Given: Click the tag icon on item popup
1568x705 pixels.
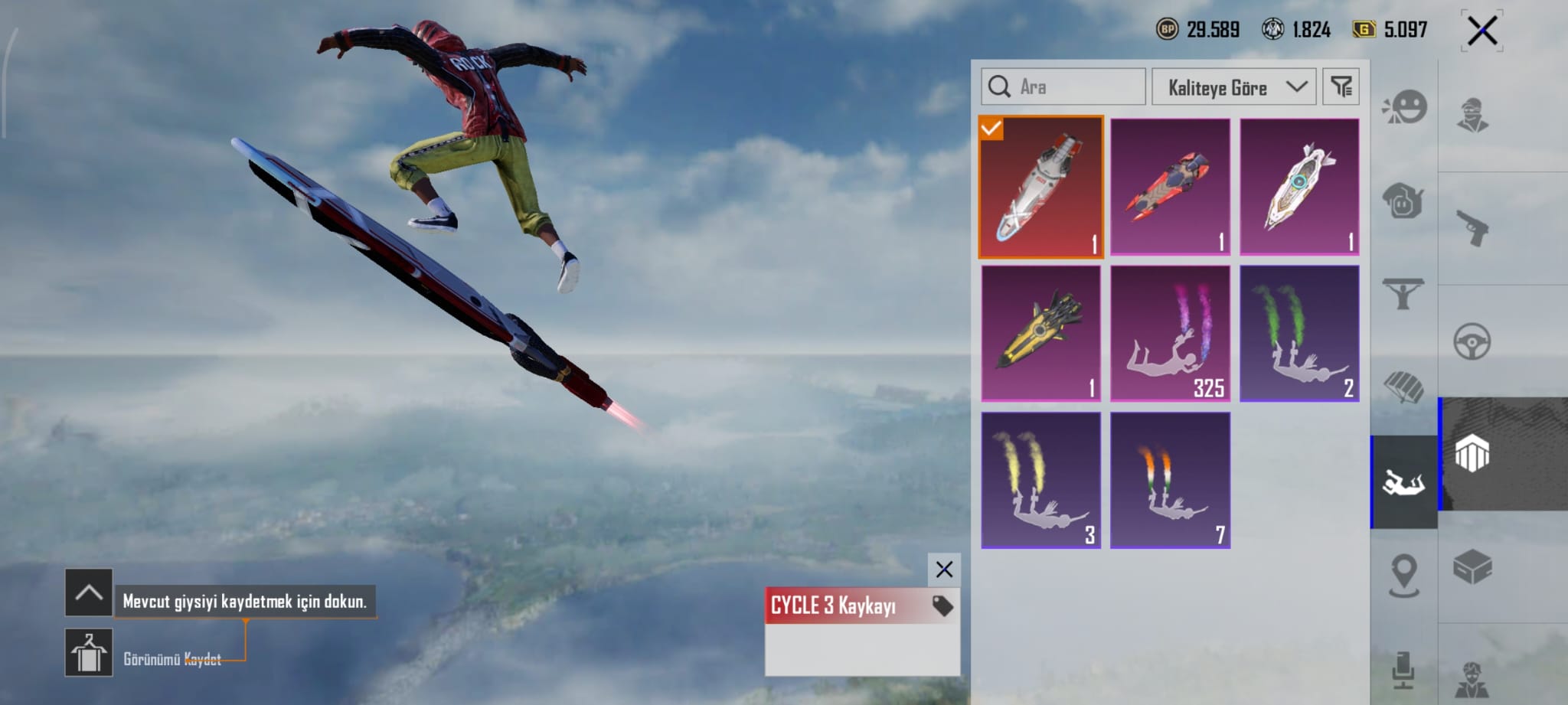Looking at the screenshot, I should point(942,606).
